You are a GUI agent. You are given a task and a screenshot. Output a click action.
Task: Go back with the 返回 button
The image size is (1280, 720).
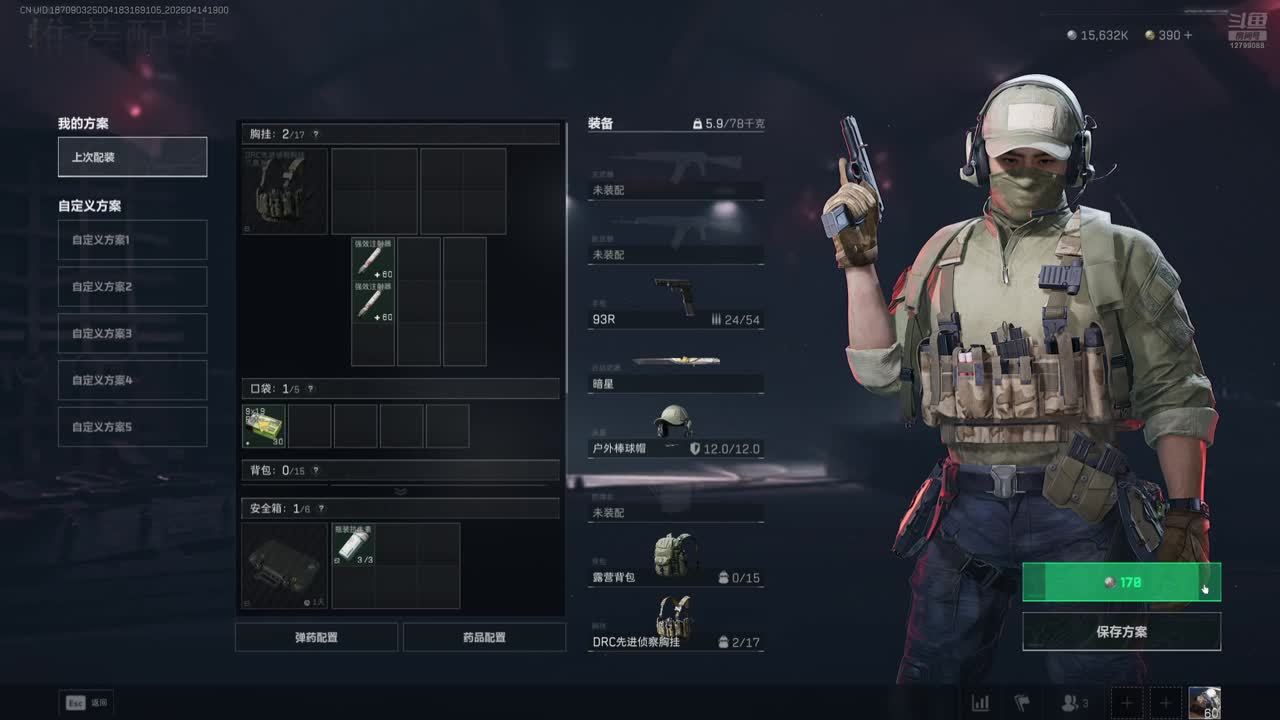(87, 703)
